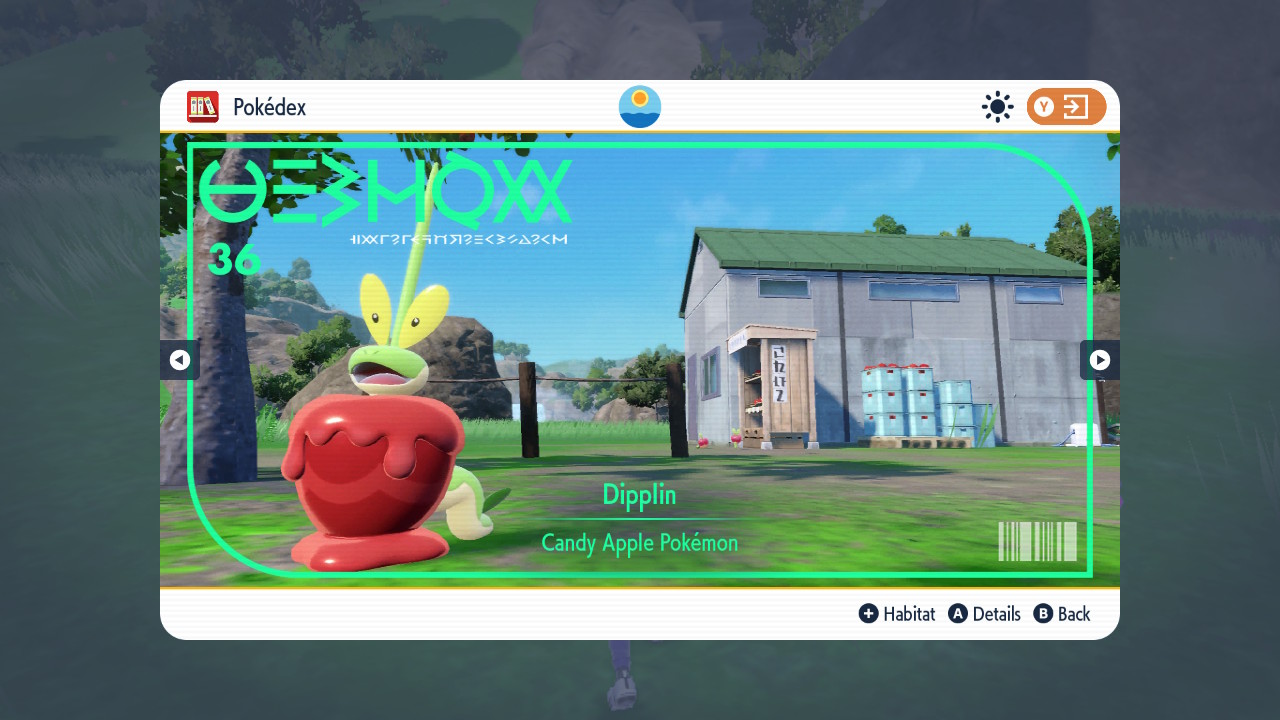Image resolution: width=1280 pixels, height=720 pixels.
Task: Select the Pokédex title text
Action: pos(269,107)
